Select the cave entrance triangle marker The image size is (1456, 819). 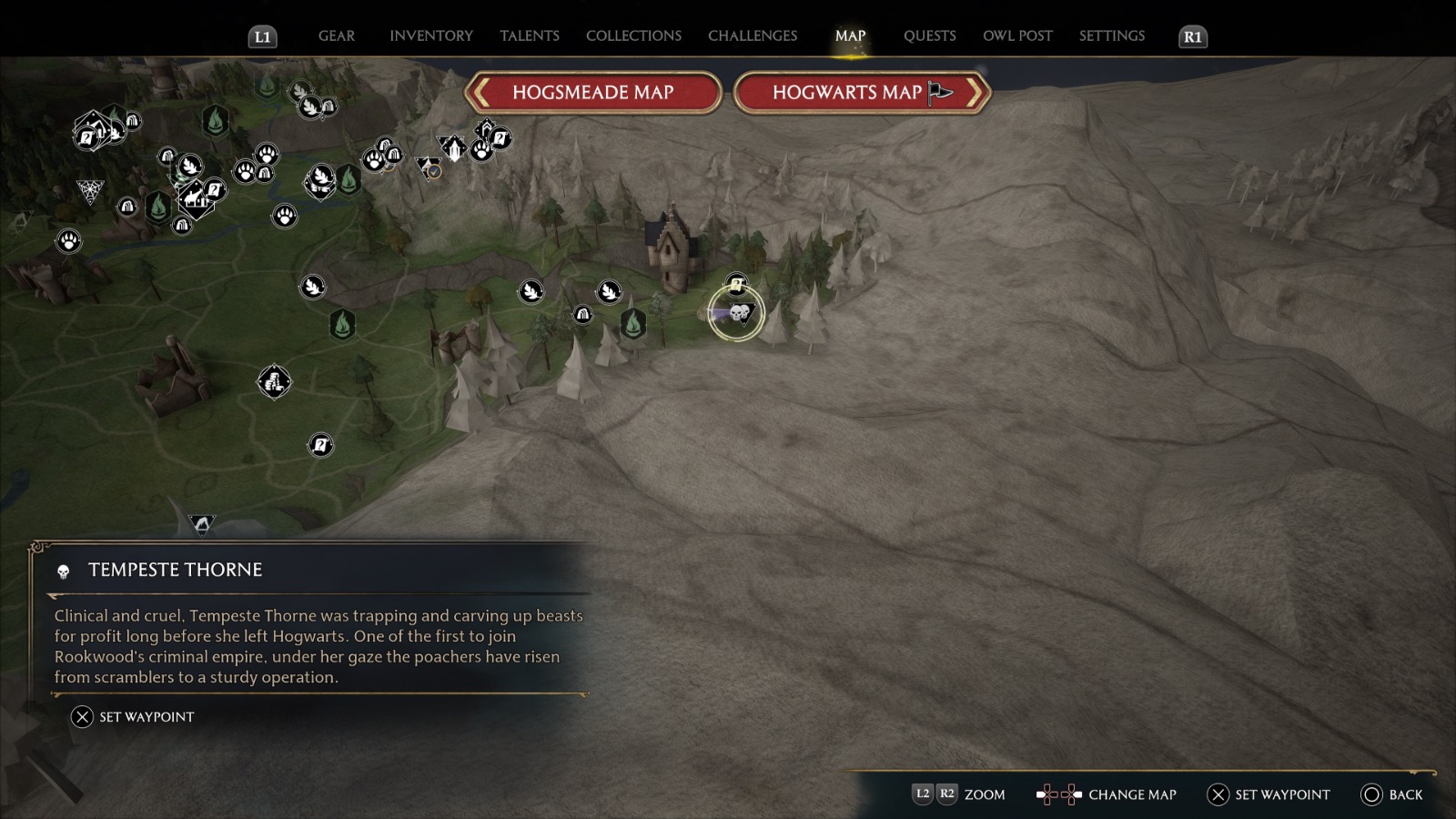pos(201,524)
